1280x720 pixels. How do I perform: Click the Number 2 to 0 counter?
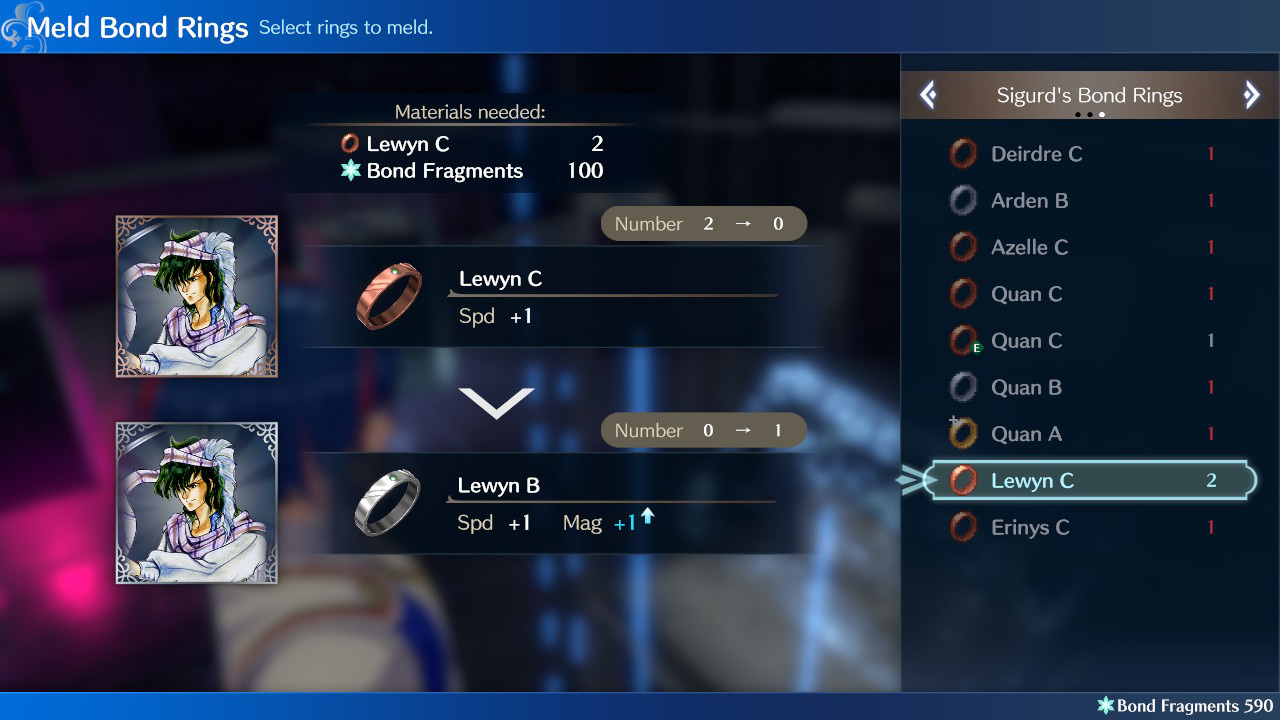703,223
